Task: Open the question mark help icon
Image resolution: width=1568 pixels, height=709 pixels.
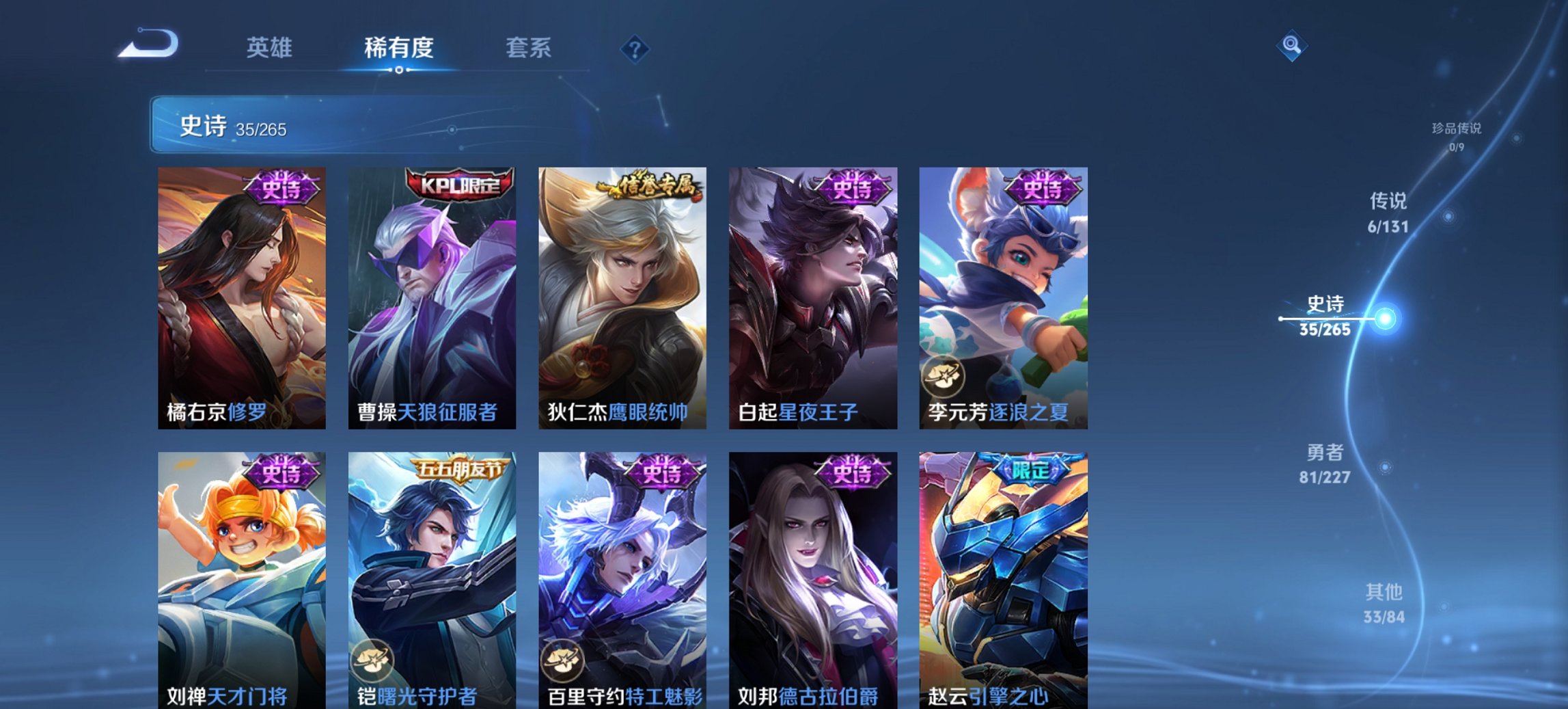Action: click(x=635, y=48)
